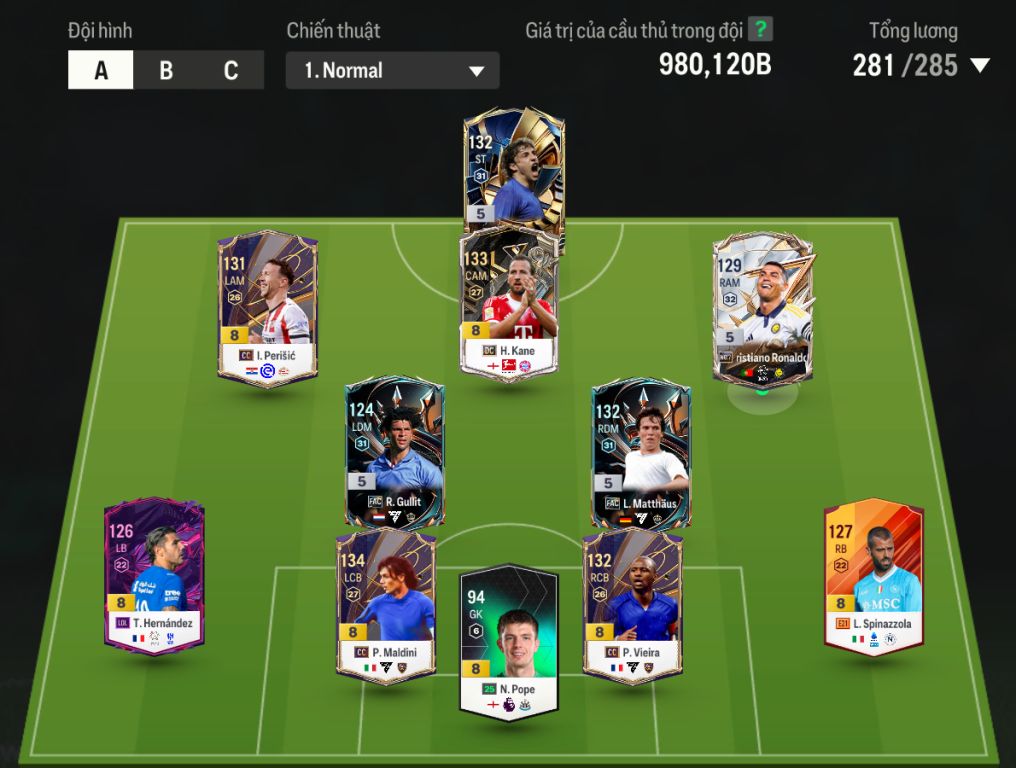Choose L. Matthäus's RDM card
1016x768 pixels.
click(640, 452)
